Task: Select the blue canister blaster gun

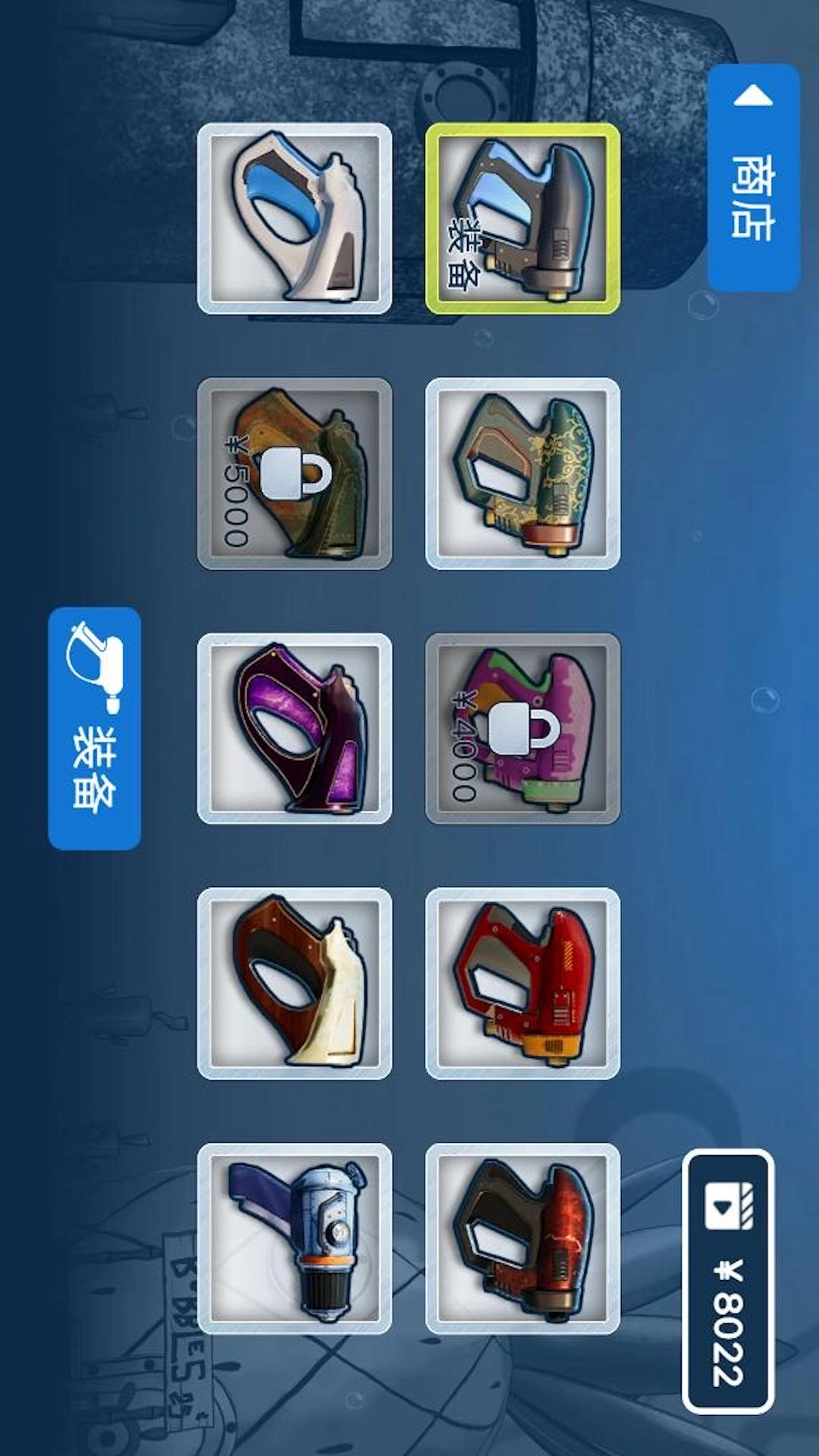Action: tap(294, 1239)
